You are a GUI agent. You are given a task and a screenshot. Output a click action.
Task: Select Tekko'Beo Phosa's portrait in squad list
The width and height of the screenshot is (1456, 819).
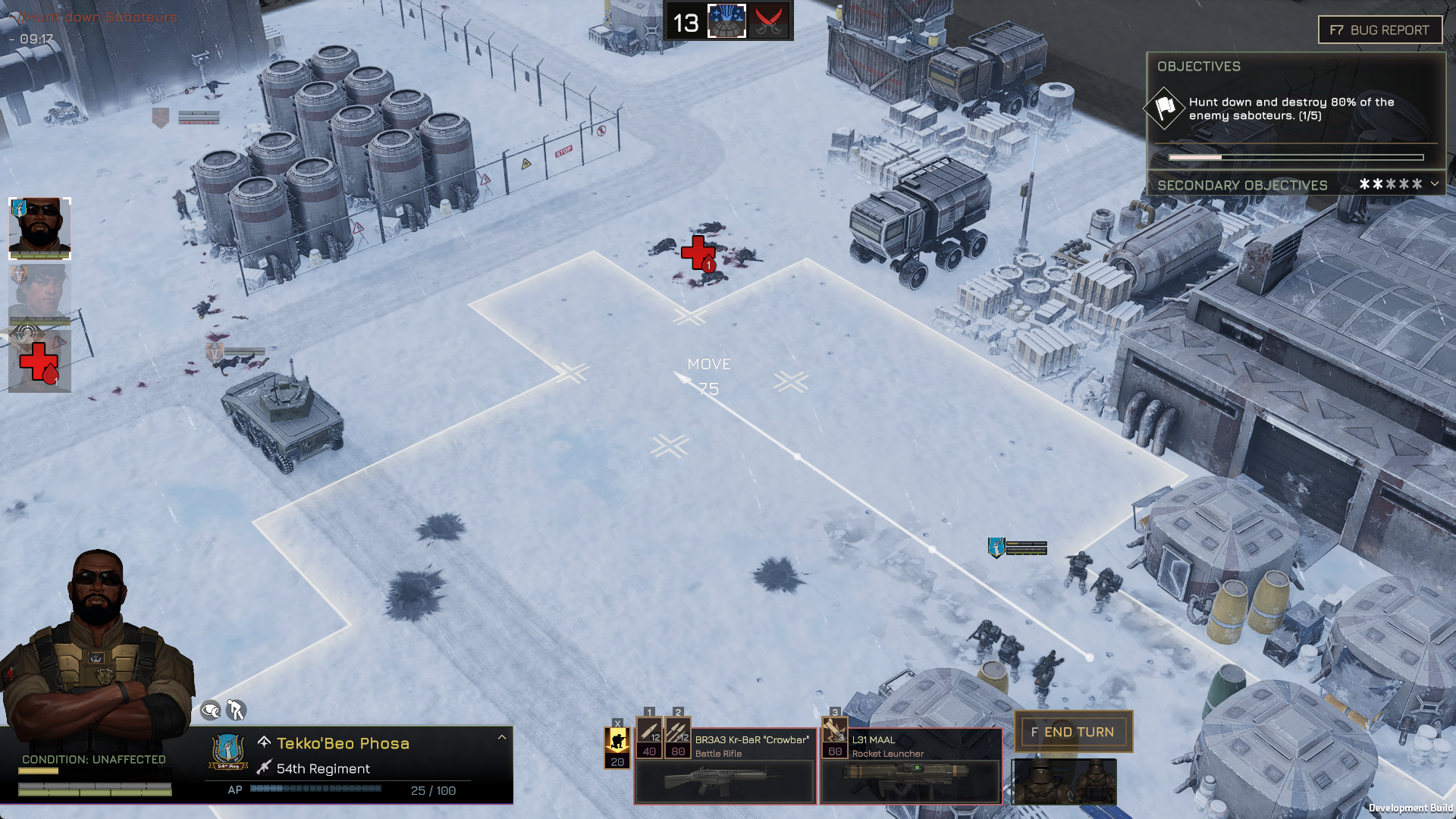[x=39, y=228]
